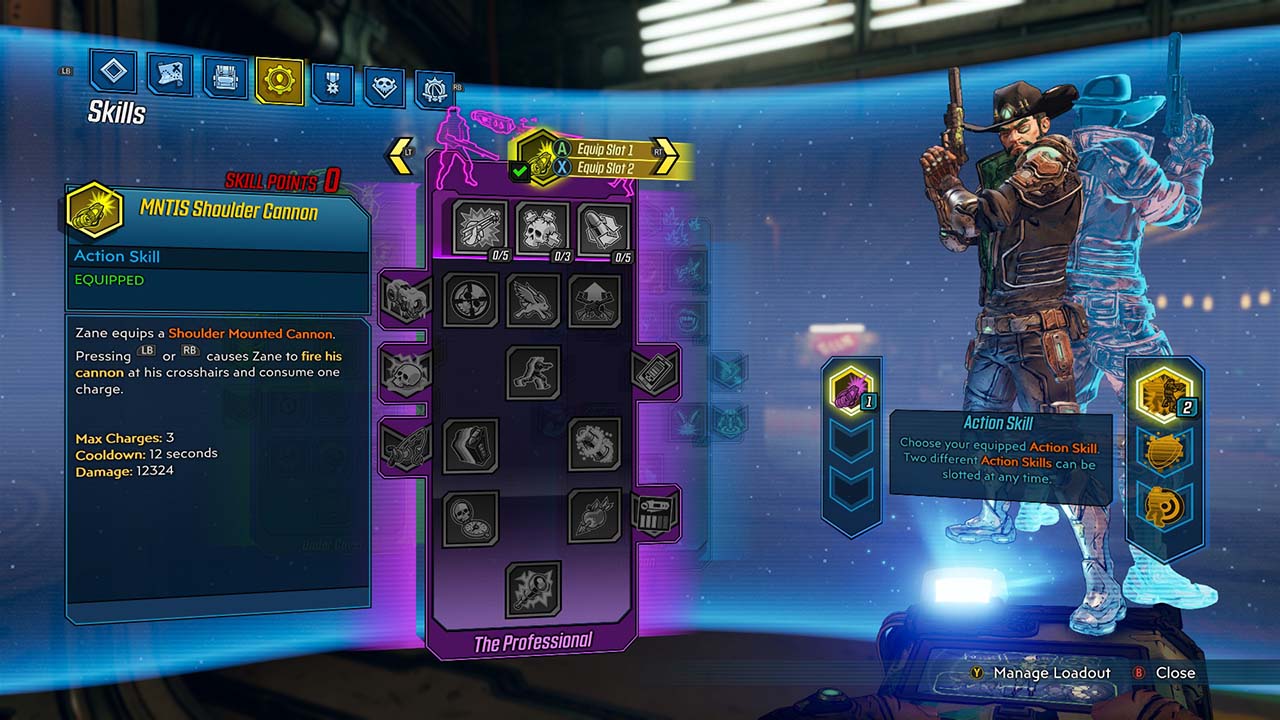Select the bottom skill in The Professional tree
The image size is (1280, 720).
[x=533, y=589]
